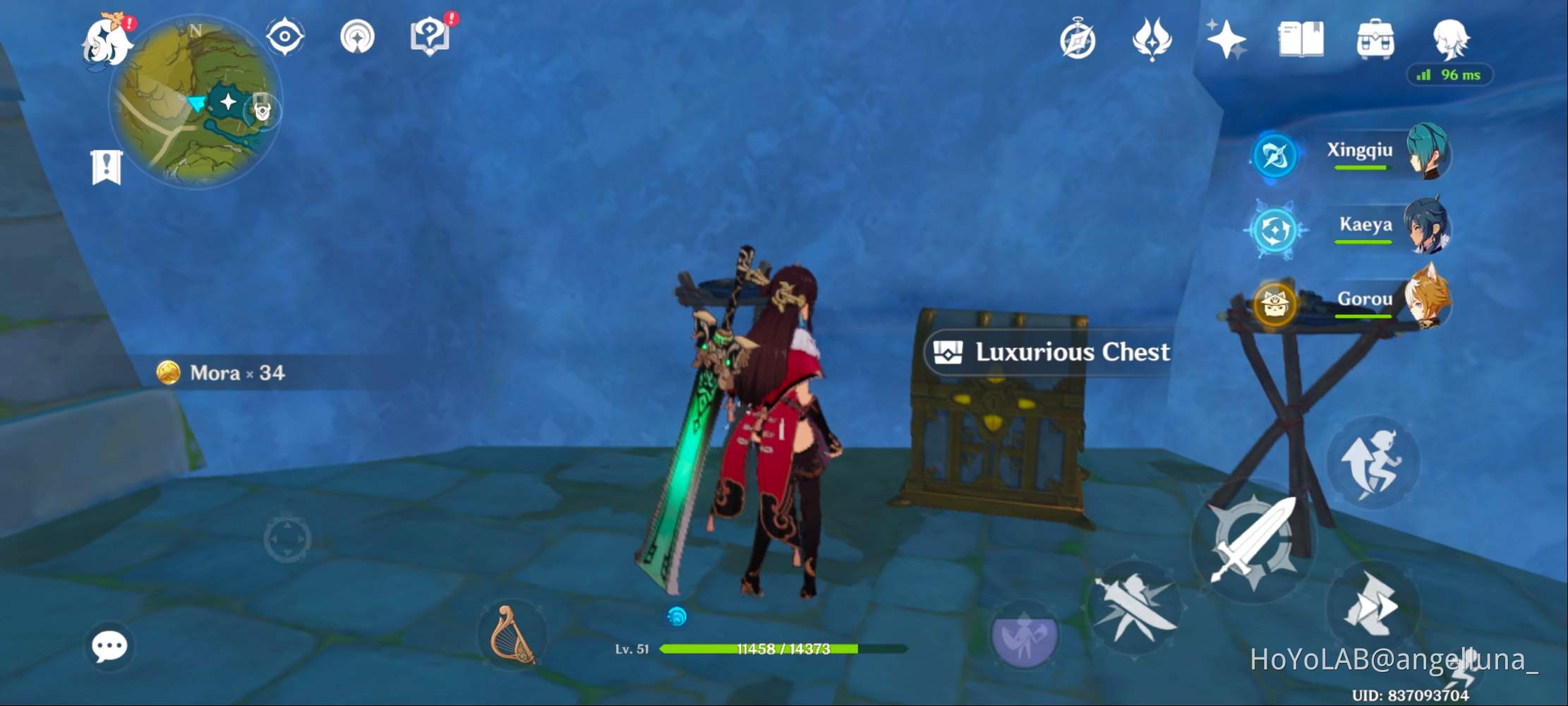This screenshot has width=1568, height=706.
Task: Open the Luxurious Chest interaction prompt
Action: pyautogui.click(x=1047, y=352)
